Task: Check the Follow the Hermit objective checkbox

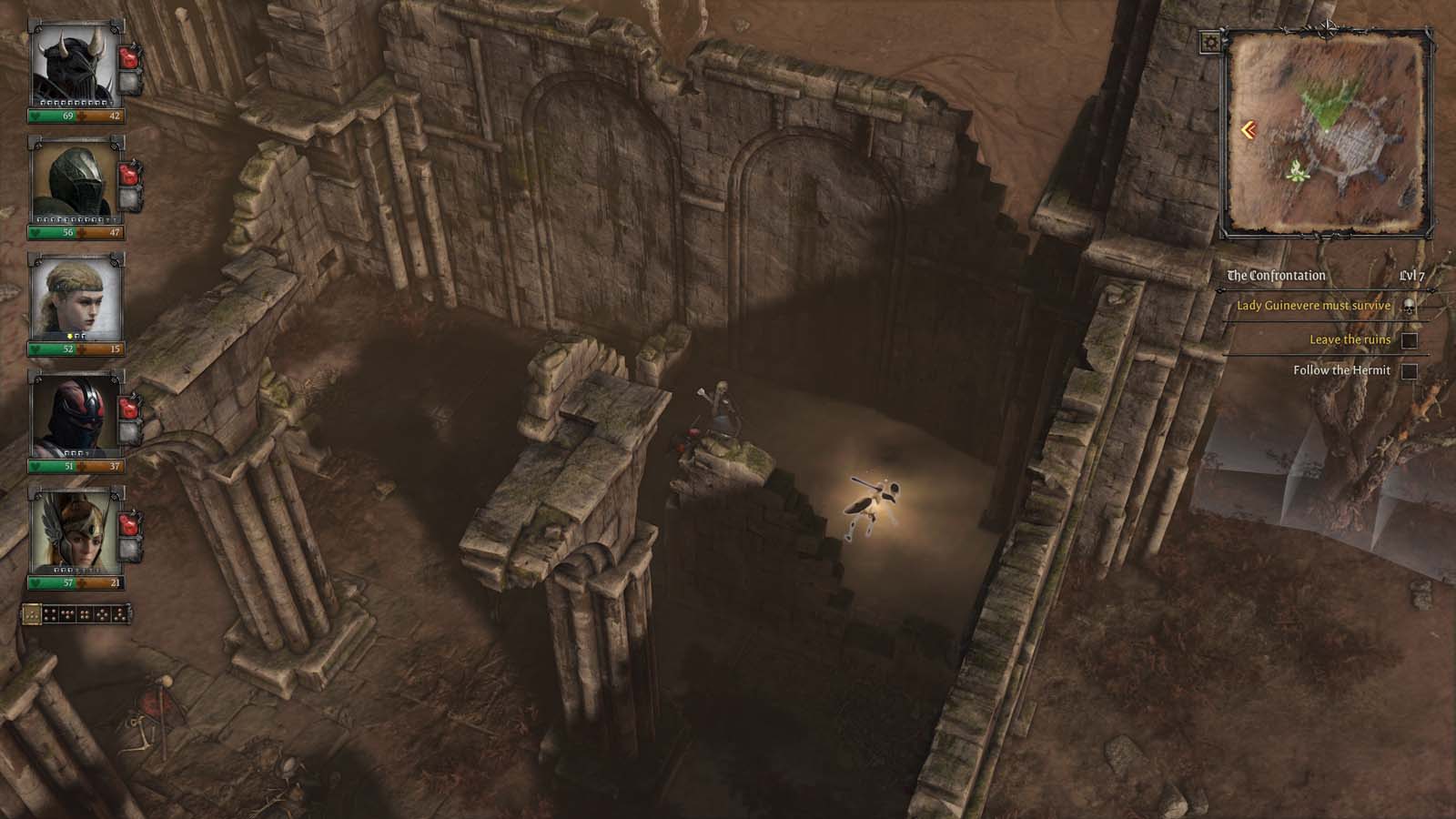Action: tap(1410, 370)
